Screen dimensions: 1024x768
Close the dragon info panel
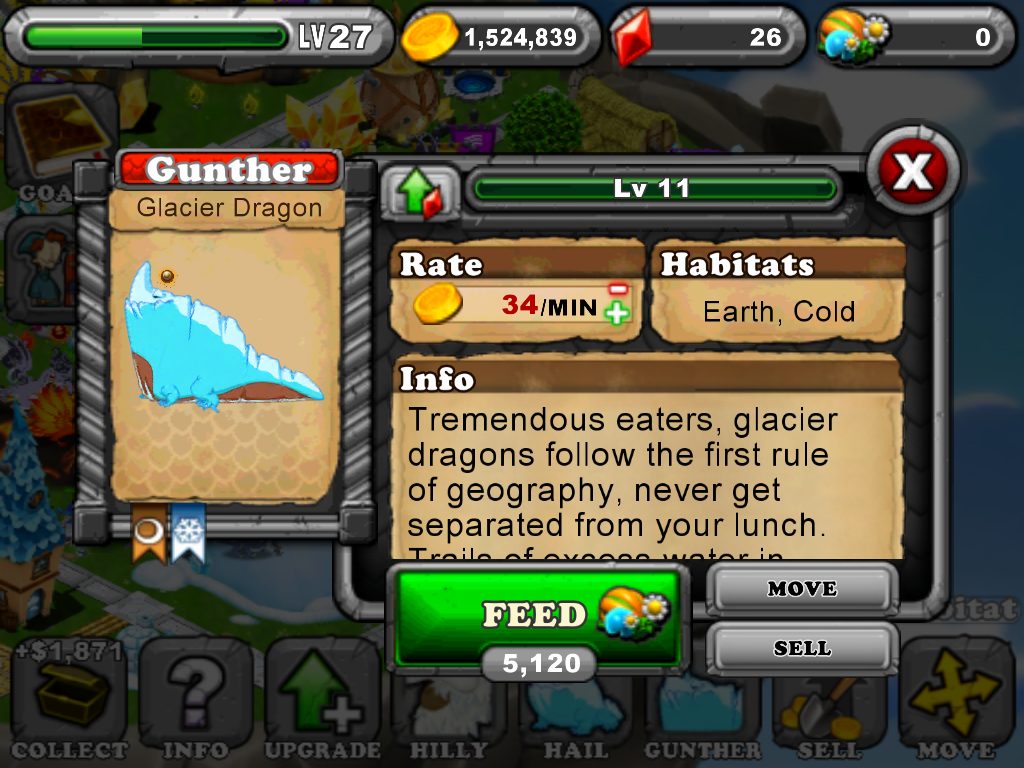pos(912,174)
